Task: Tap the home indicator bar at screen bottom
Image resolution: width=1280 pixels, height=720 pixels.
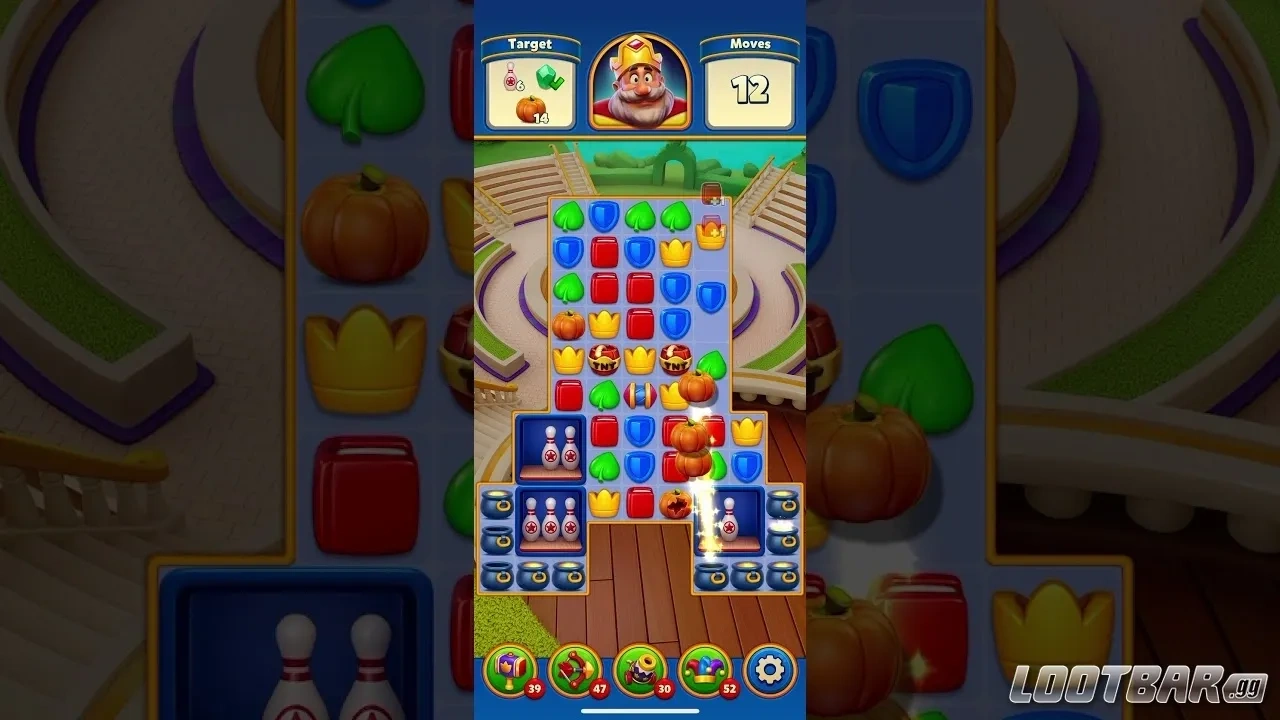Action: point(639,712)
